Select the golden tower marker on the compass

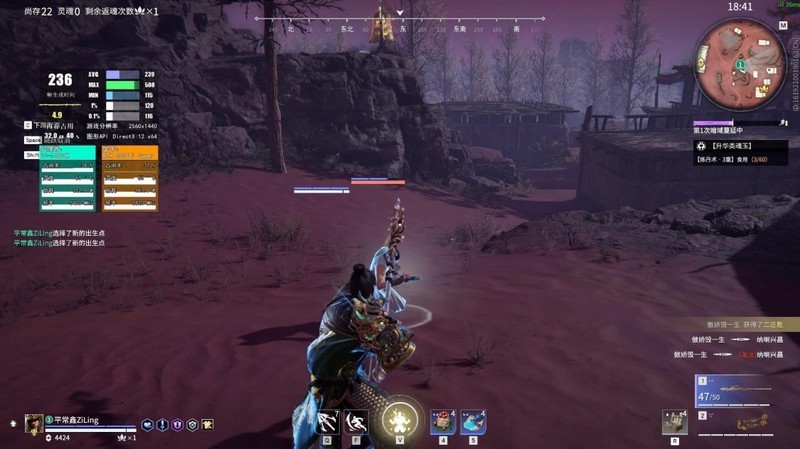click(x=381, y=27)
